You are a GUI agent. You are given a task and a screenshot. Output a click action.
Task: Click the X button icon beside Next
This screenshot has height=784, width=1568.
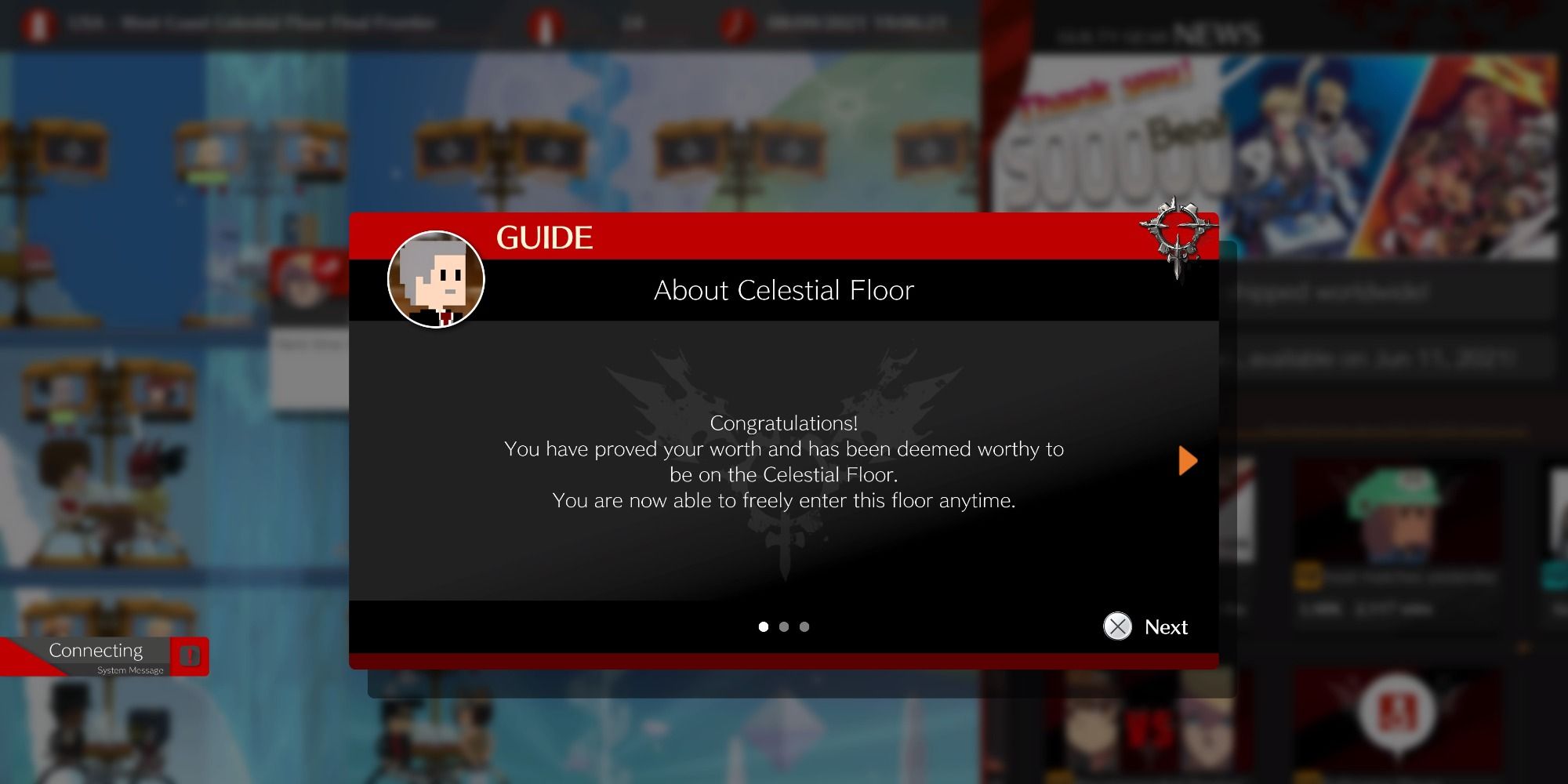[1119, 627]
